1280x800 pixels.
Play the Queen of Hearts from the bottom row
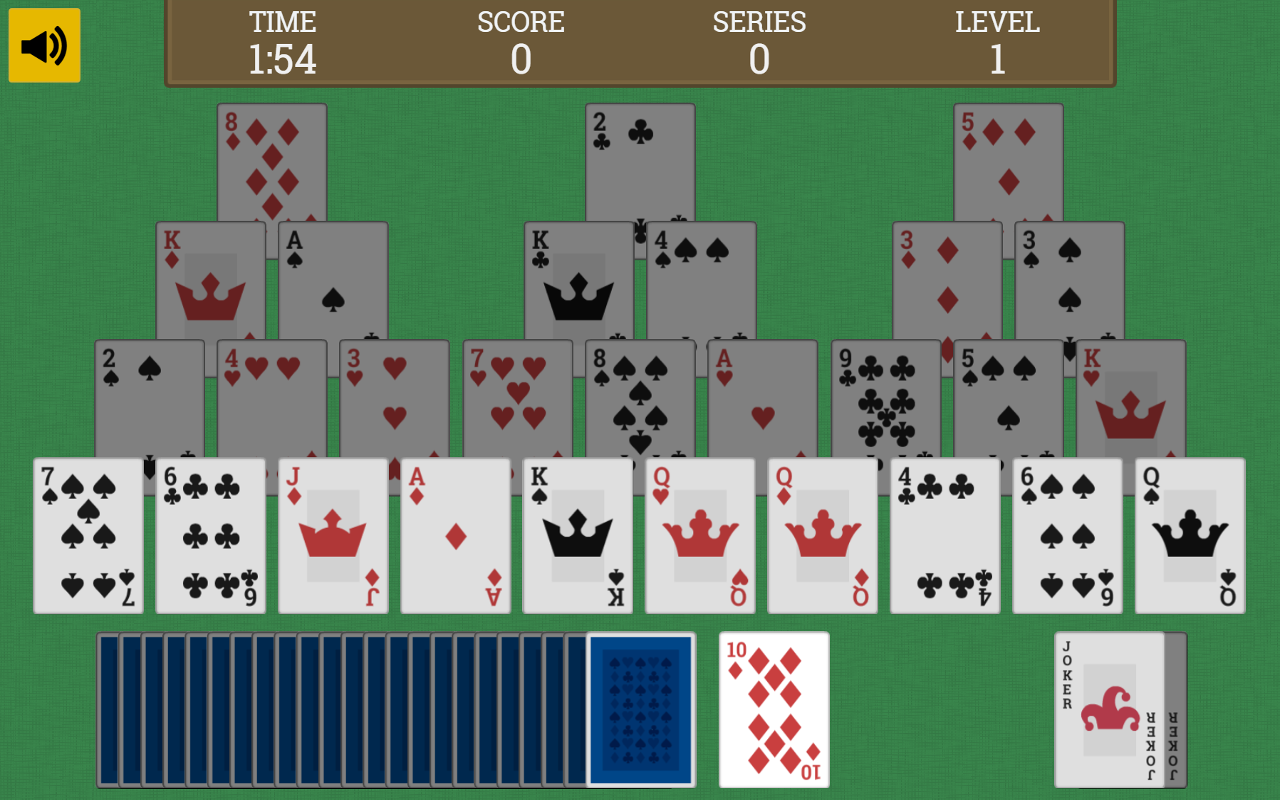[699, 535]
